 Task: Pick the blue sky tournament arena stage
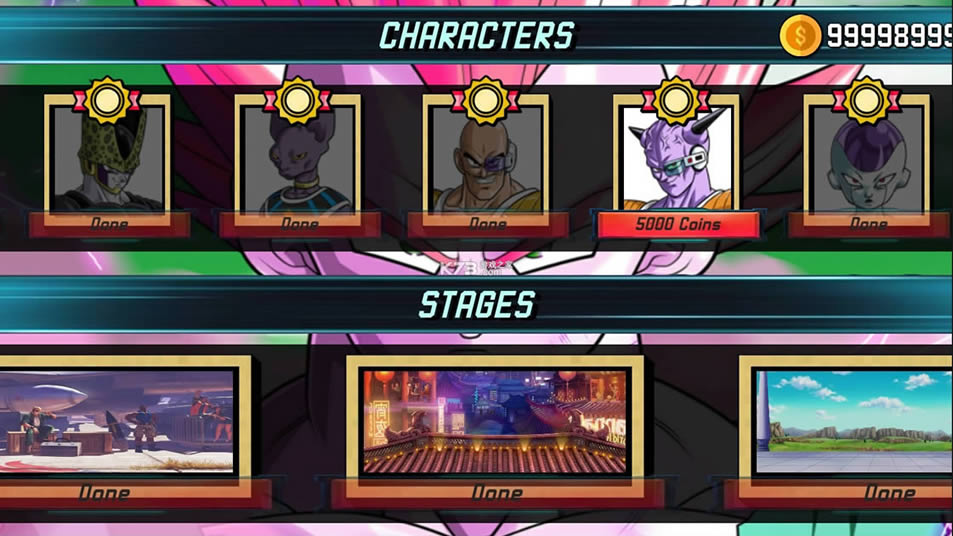point(852,420)
